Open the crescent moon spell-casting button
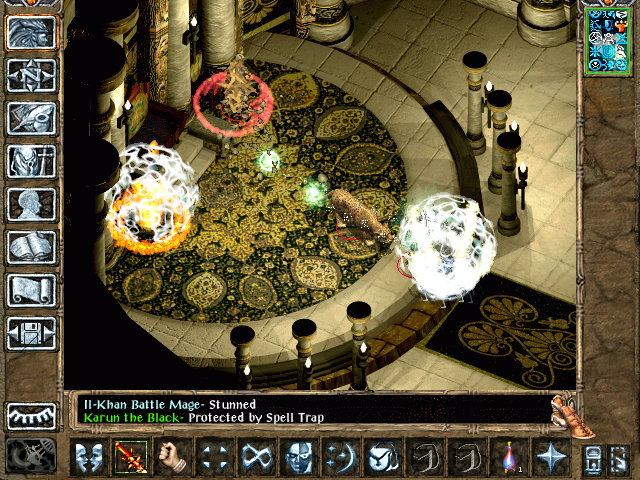This screenshot has width=640, height=480. [340, 457]
